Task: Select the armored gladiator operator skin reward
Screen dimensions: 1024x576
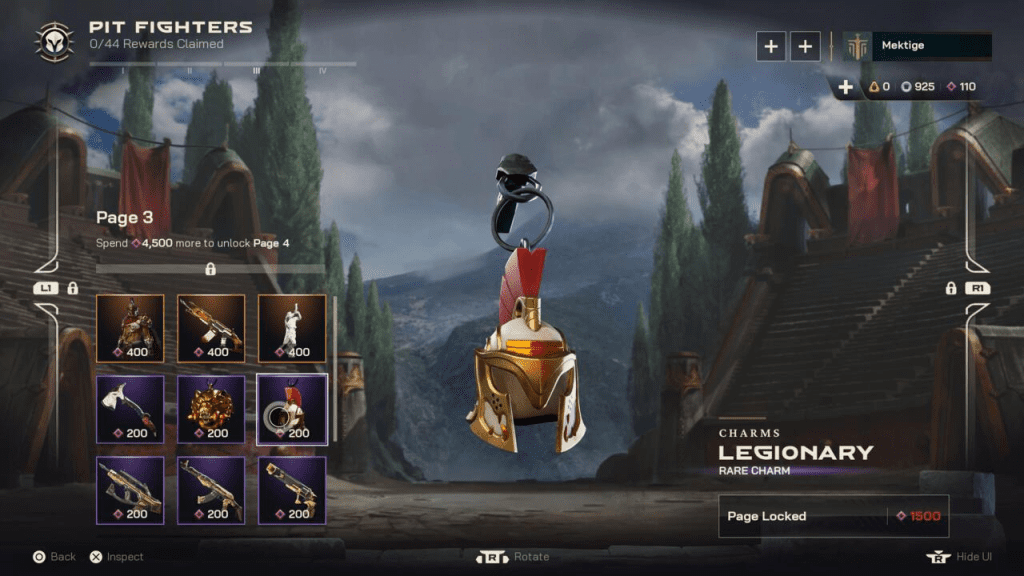Action: pos(130,327)
